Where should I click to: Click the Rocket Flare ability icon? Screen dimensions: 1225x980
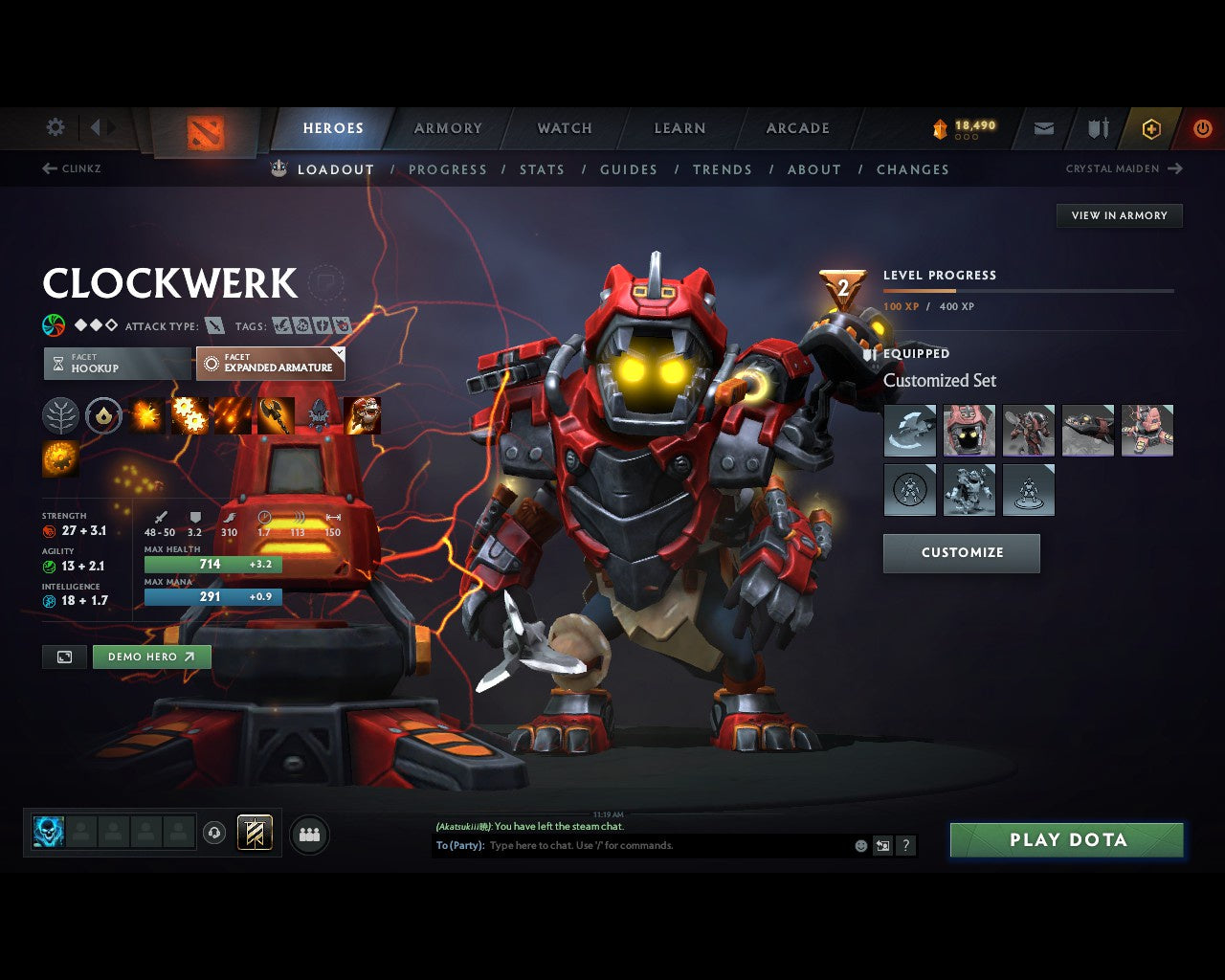[x=232, y=414]
